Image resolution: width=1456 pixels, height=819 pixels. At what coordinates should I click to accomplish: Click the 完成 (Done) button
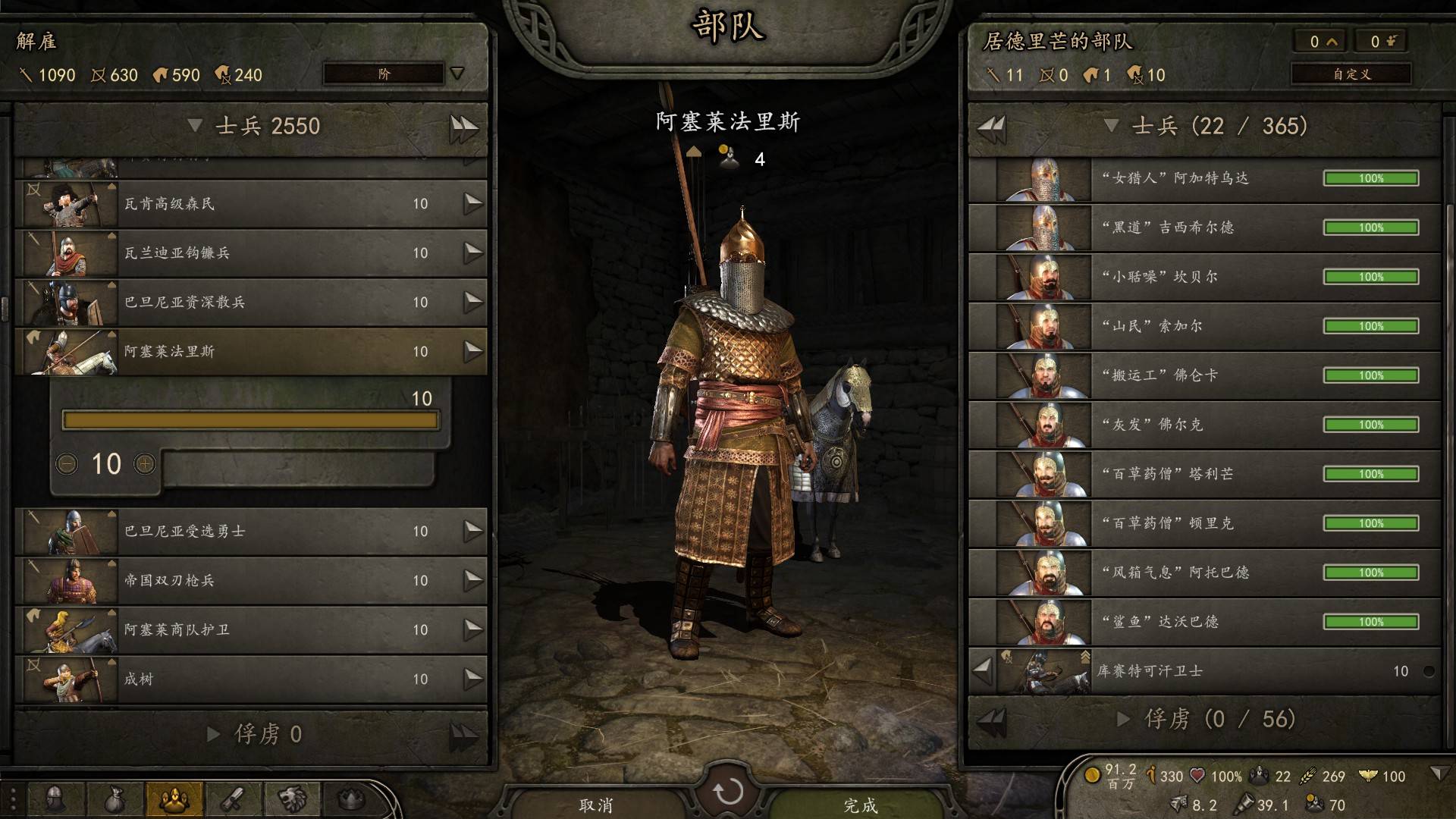point(860,804)
